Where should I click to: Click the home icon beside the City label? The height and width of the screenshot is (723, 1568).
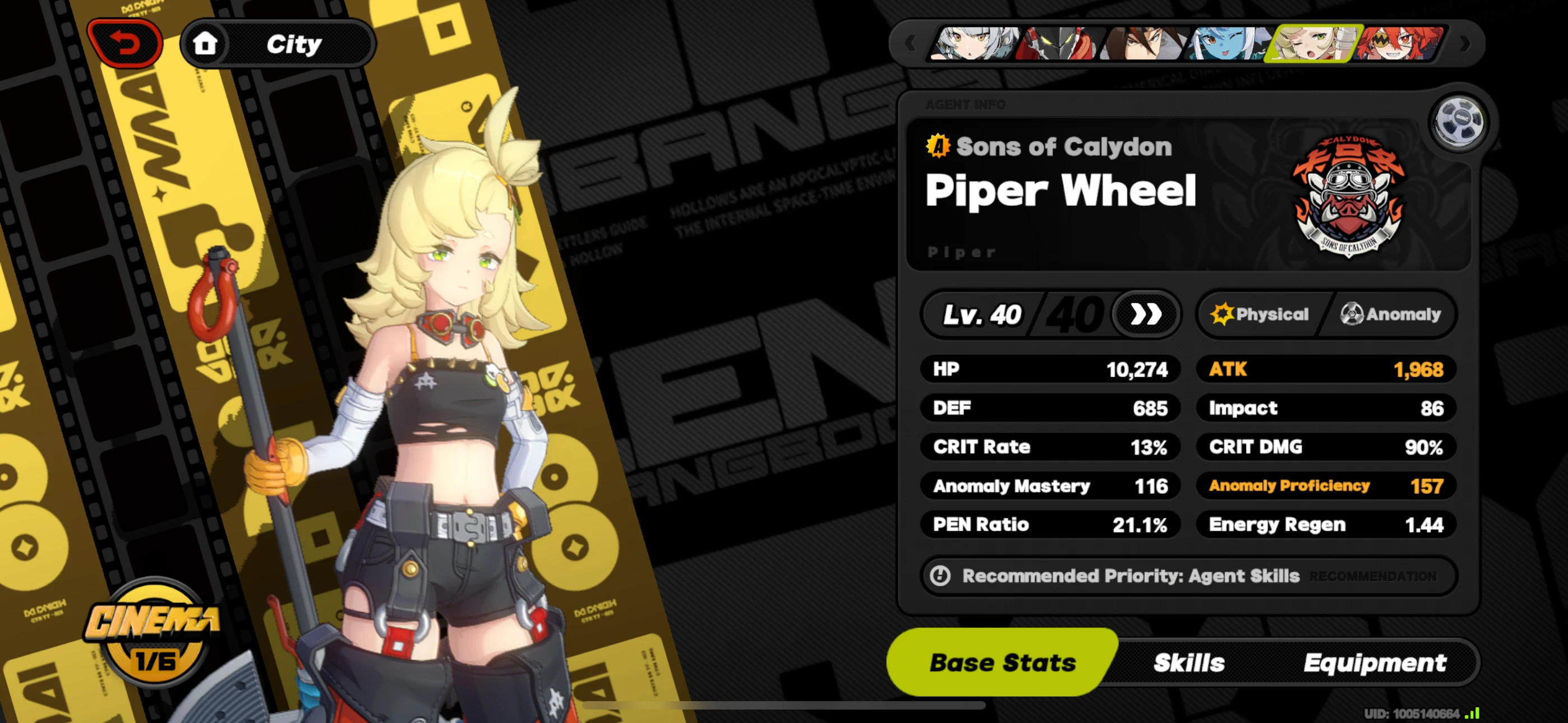tap(206, 43)
